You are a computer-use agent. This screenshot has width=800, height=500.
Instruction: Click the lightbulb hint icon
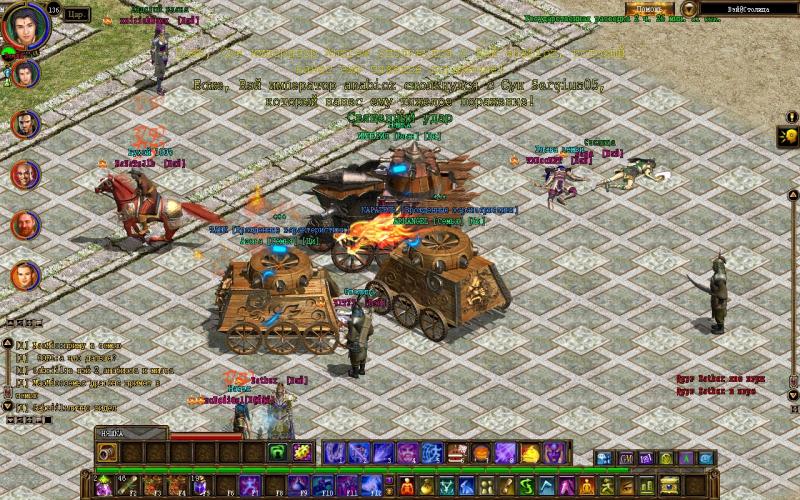pos(789,136)
